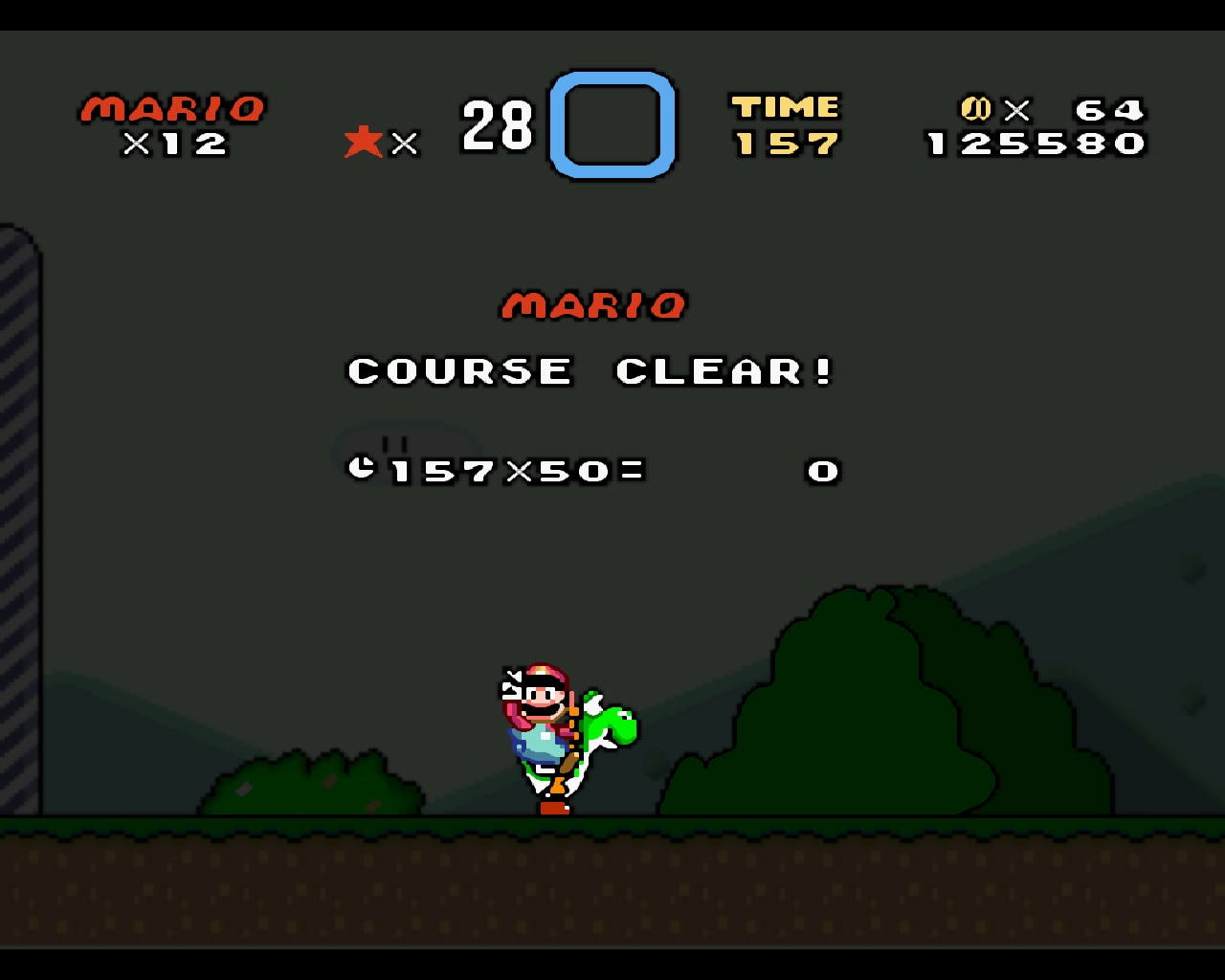This screenshot has height=980, width=1225.
Task: Click the timer value 157
Action: [785, 144]
